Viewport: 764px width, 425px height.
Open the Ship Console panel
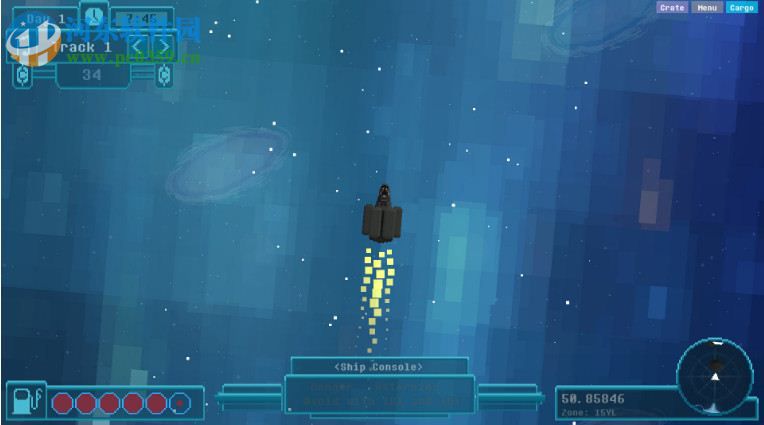point(379,367)
